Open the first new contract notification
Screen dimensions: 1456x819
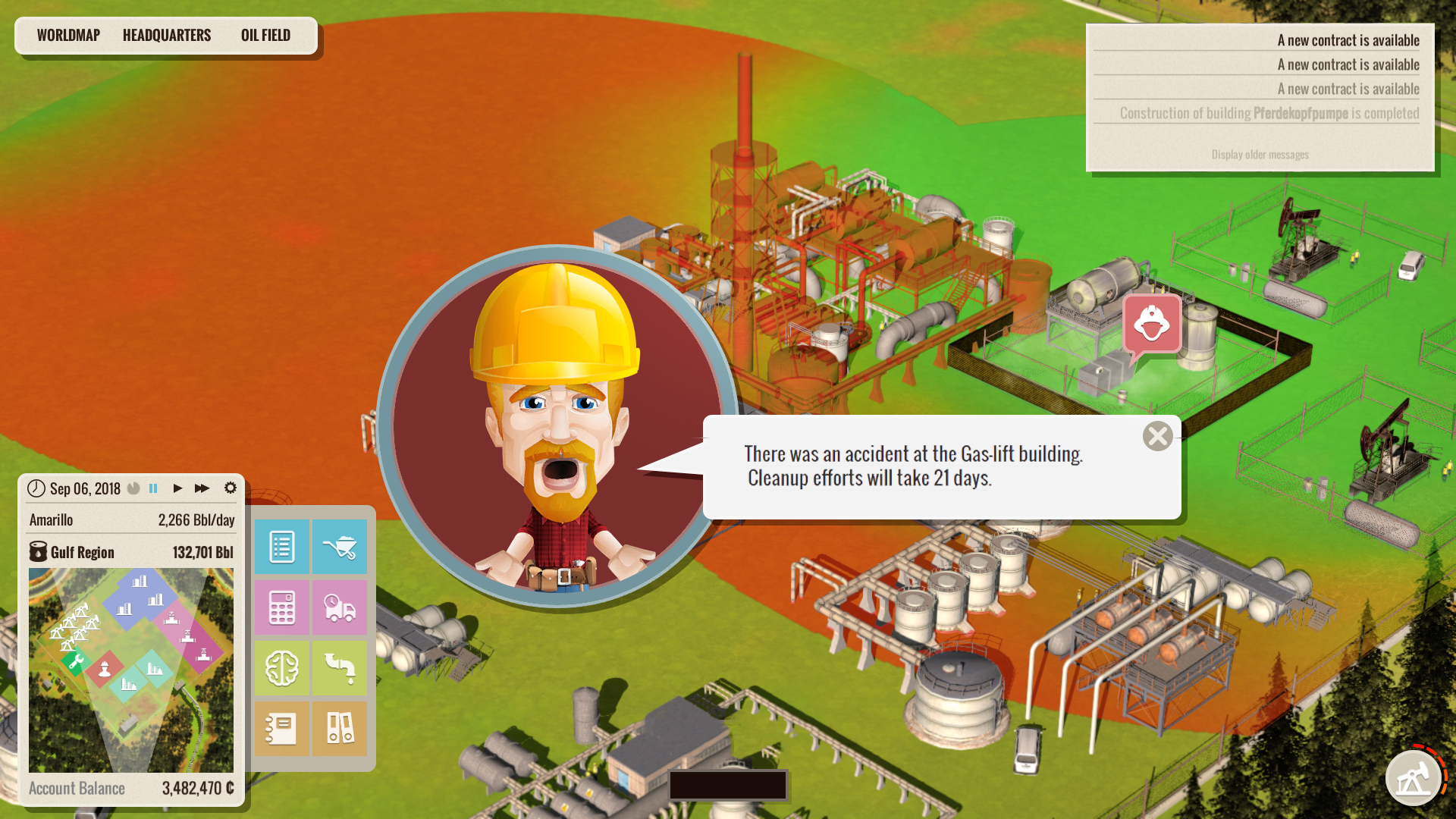pyautogui.click(x=1348, y=39)
